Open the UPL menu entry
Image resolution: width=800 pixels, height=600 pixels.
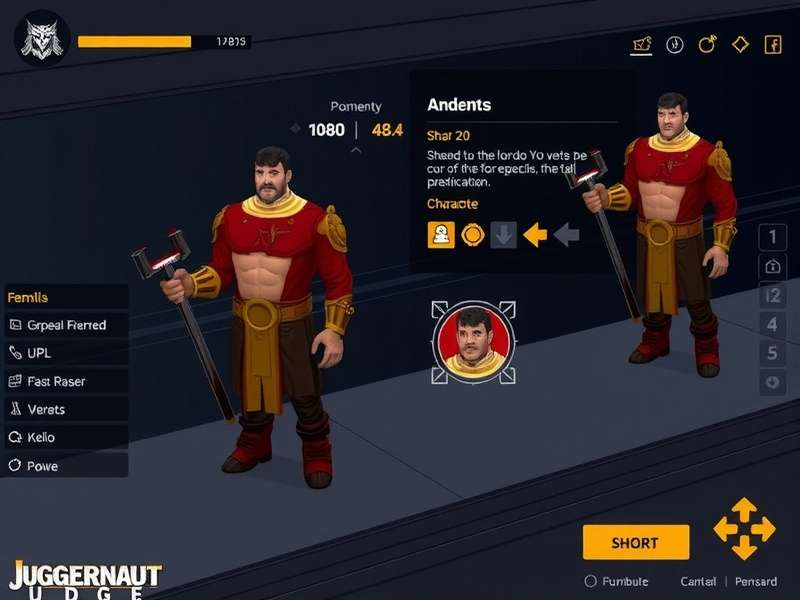pyautogui.click(x=66, y=353)
